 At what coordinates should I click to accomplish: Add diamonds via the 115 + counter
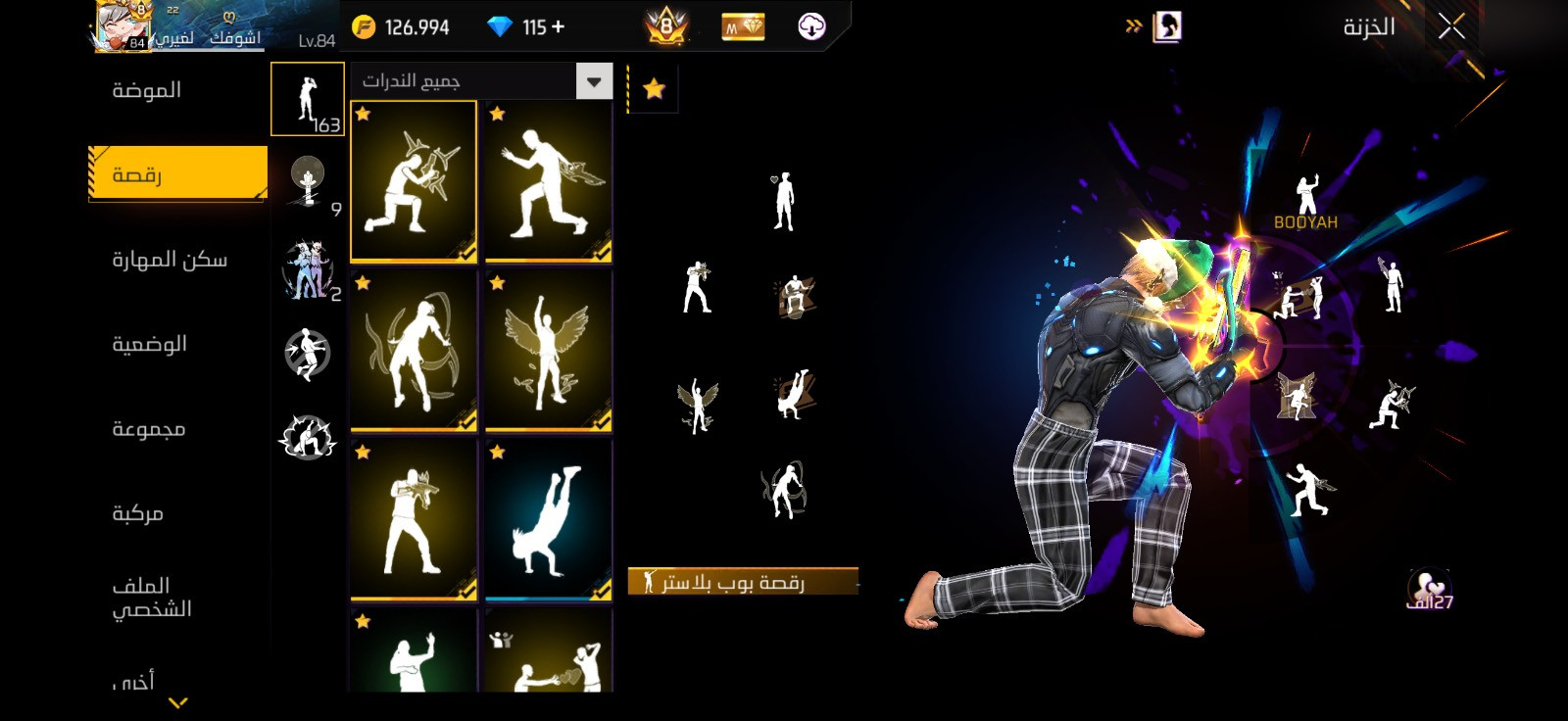pyautogui.click(x=531, y=27)
